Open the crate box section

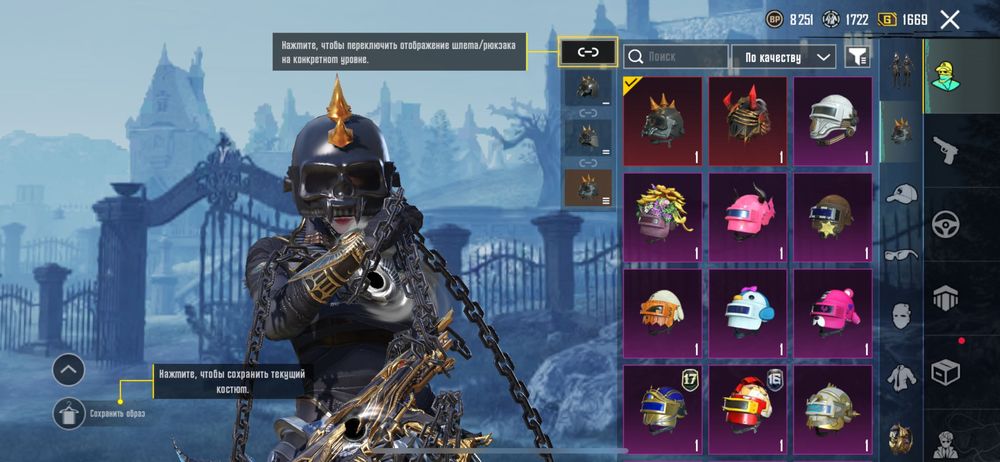click(x=945, y=372)
